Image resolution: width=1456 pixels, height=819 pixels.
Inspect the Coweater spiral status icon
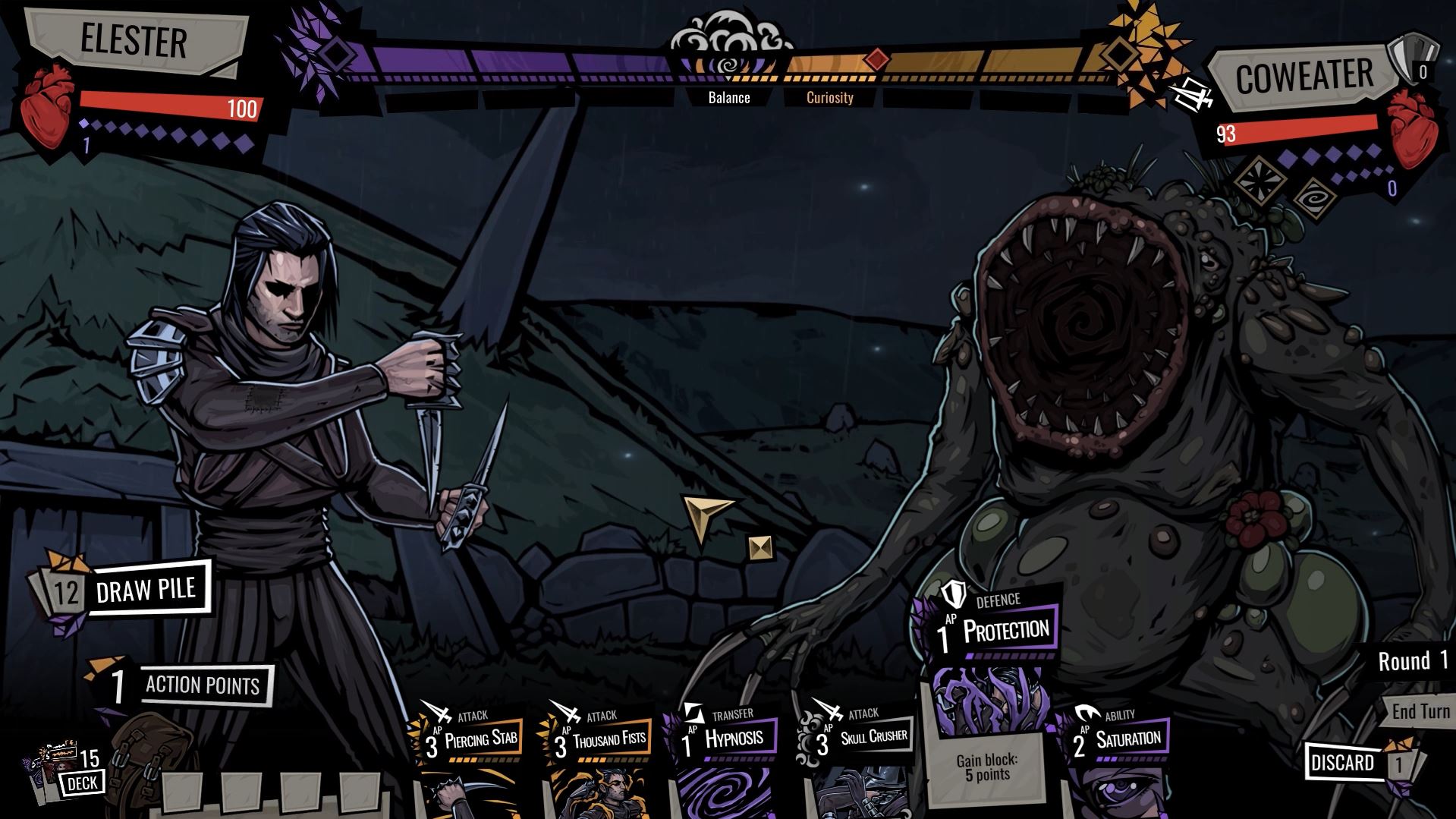(1314, 197)
